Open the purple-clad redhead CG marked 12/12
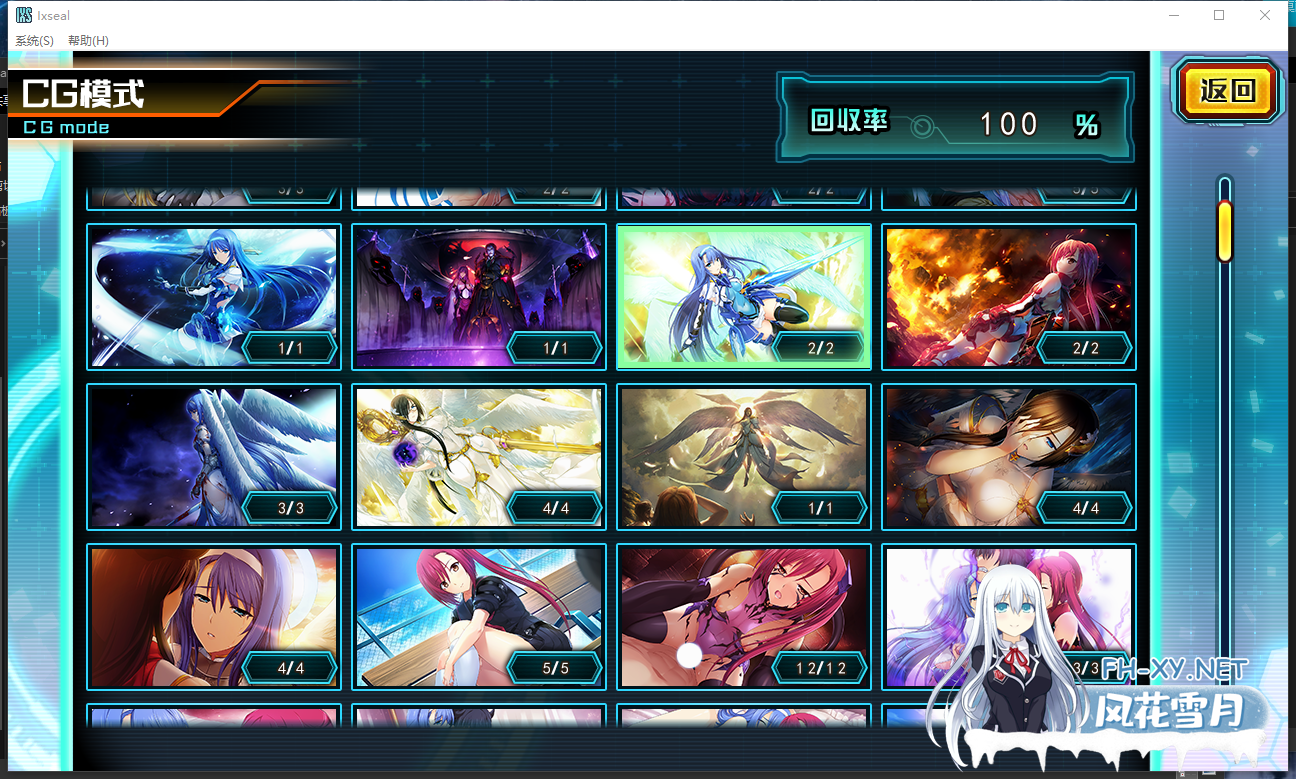Screen dimensions: 1296x779 coord(743,617)
